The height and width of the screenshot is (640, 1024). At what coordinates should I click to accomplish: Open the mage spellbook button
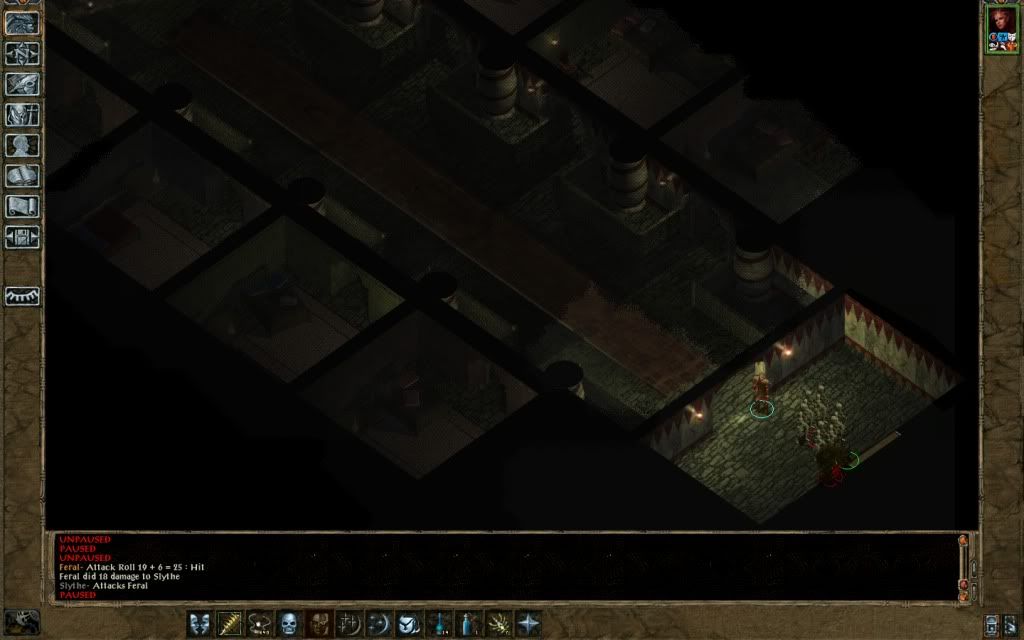point(22,176)
